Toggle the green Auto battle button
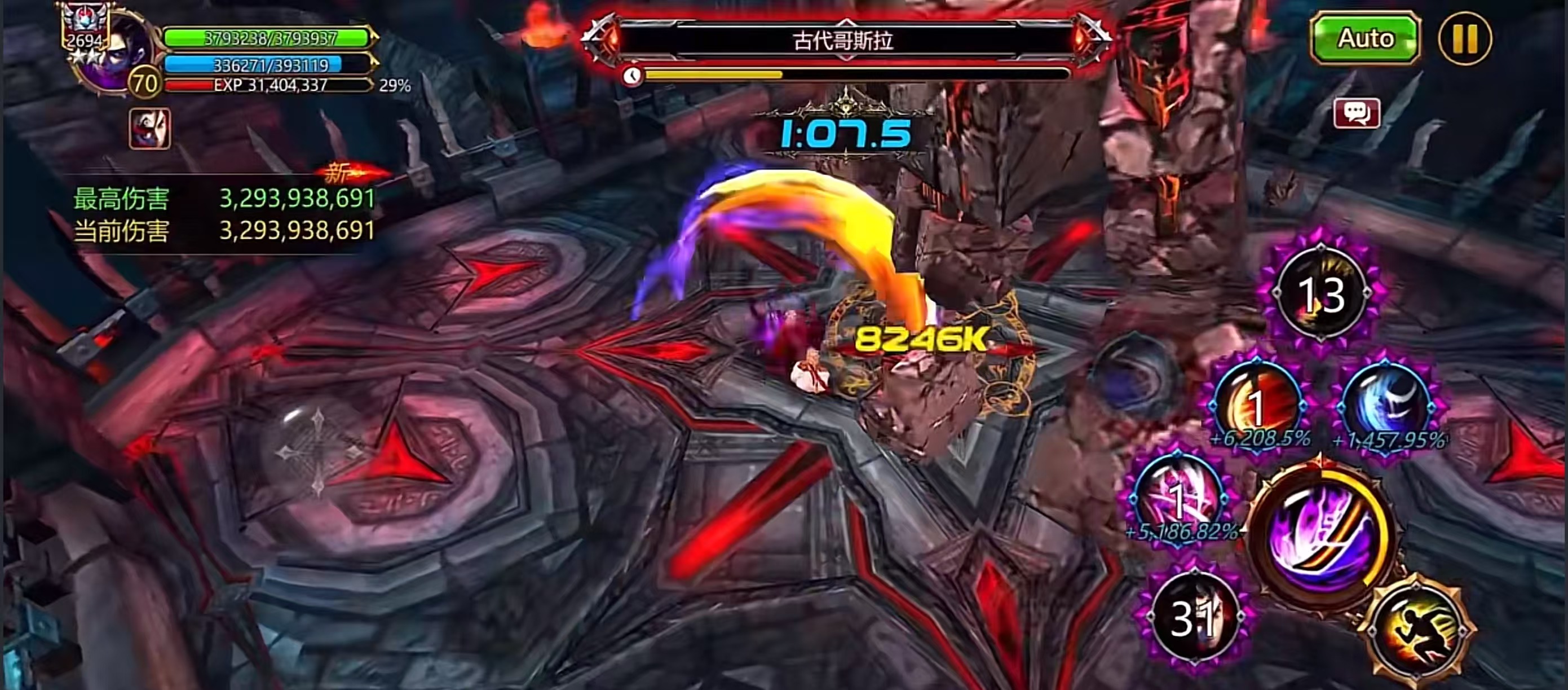1568x690 pixels. tap(1364, 38)
